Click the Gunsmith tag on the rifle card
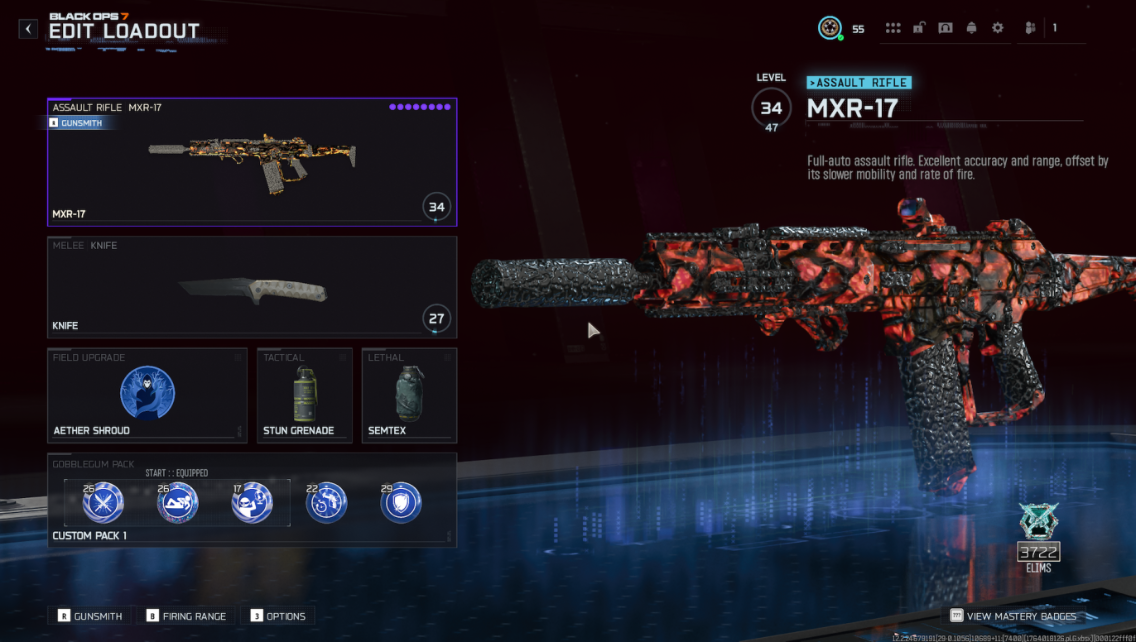This screenshot has height=642, width=1136. pos(75,123)
